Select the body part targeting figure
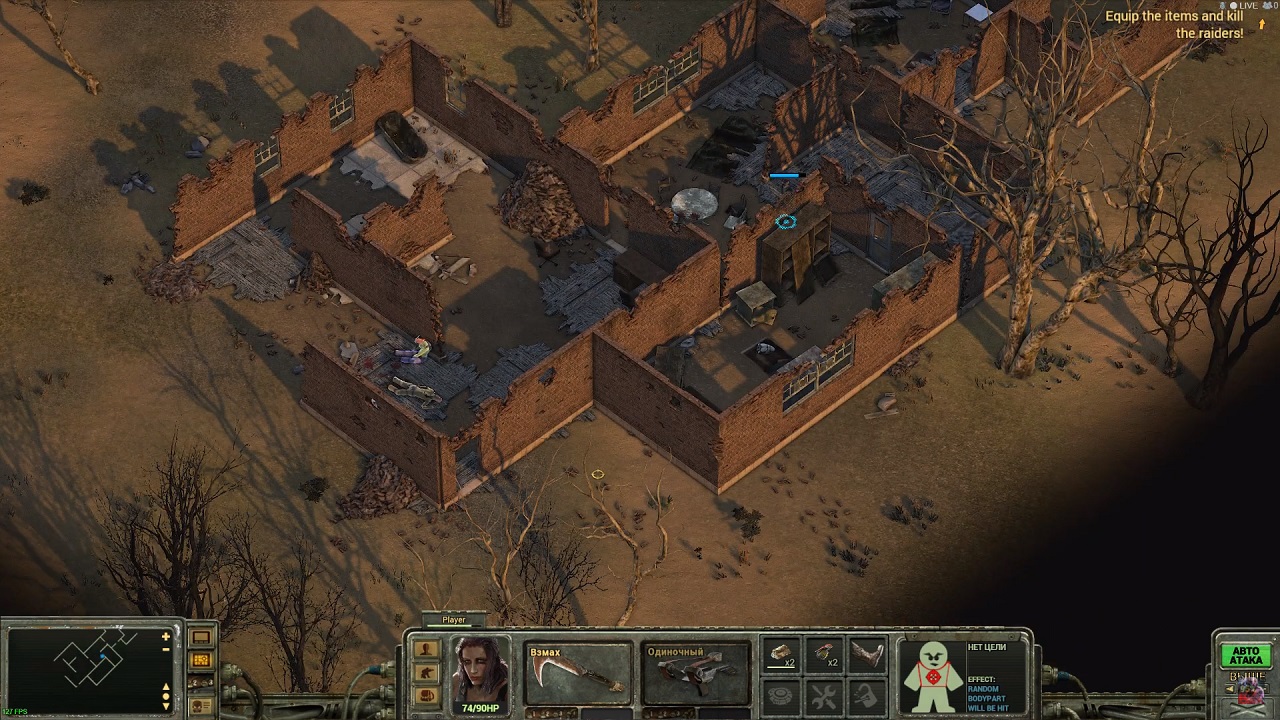 [932, 675]
